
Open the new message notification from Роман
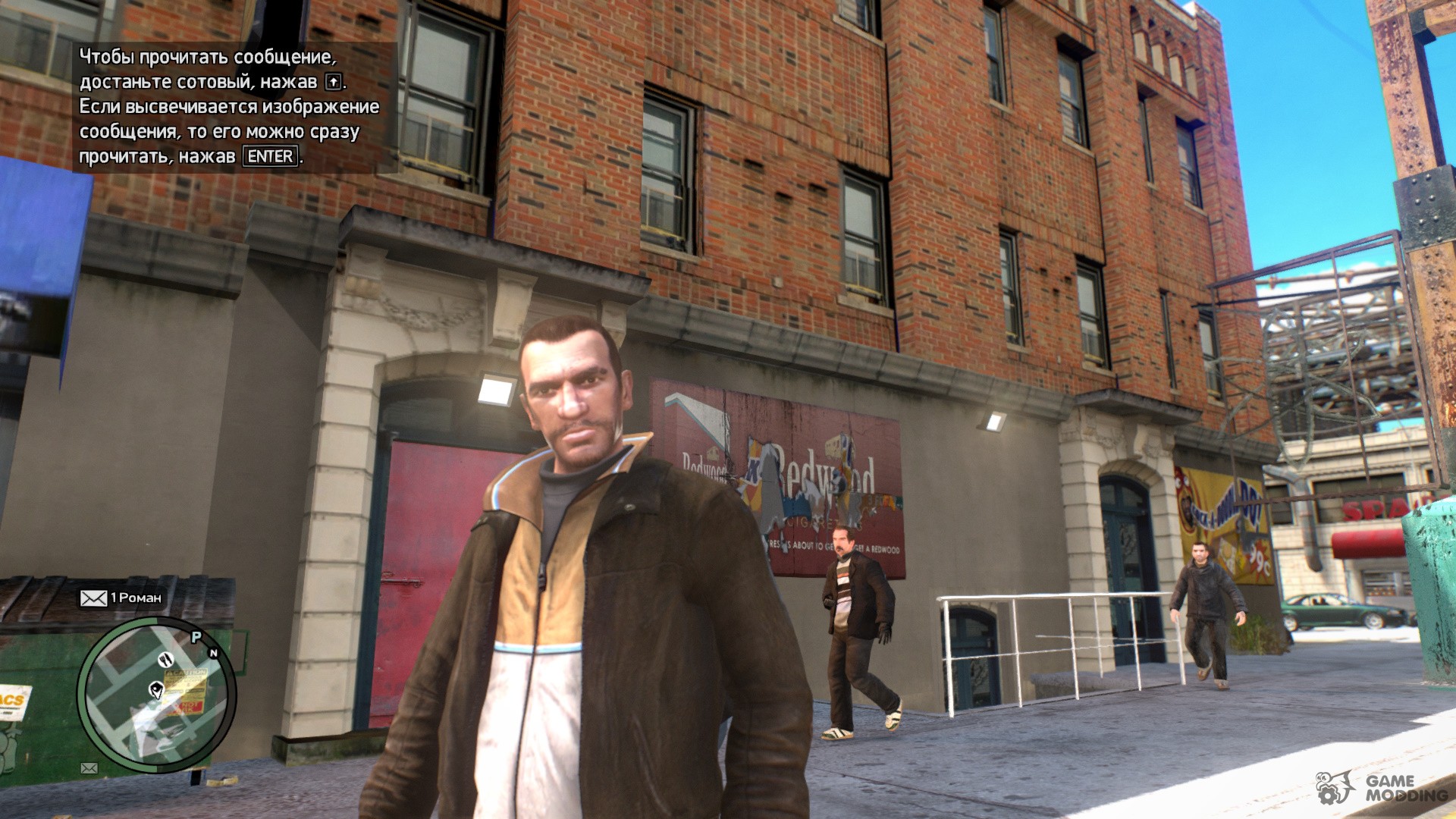pyautogui.click(x=121, y=598)
